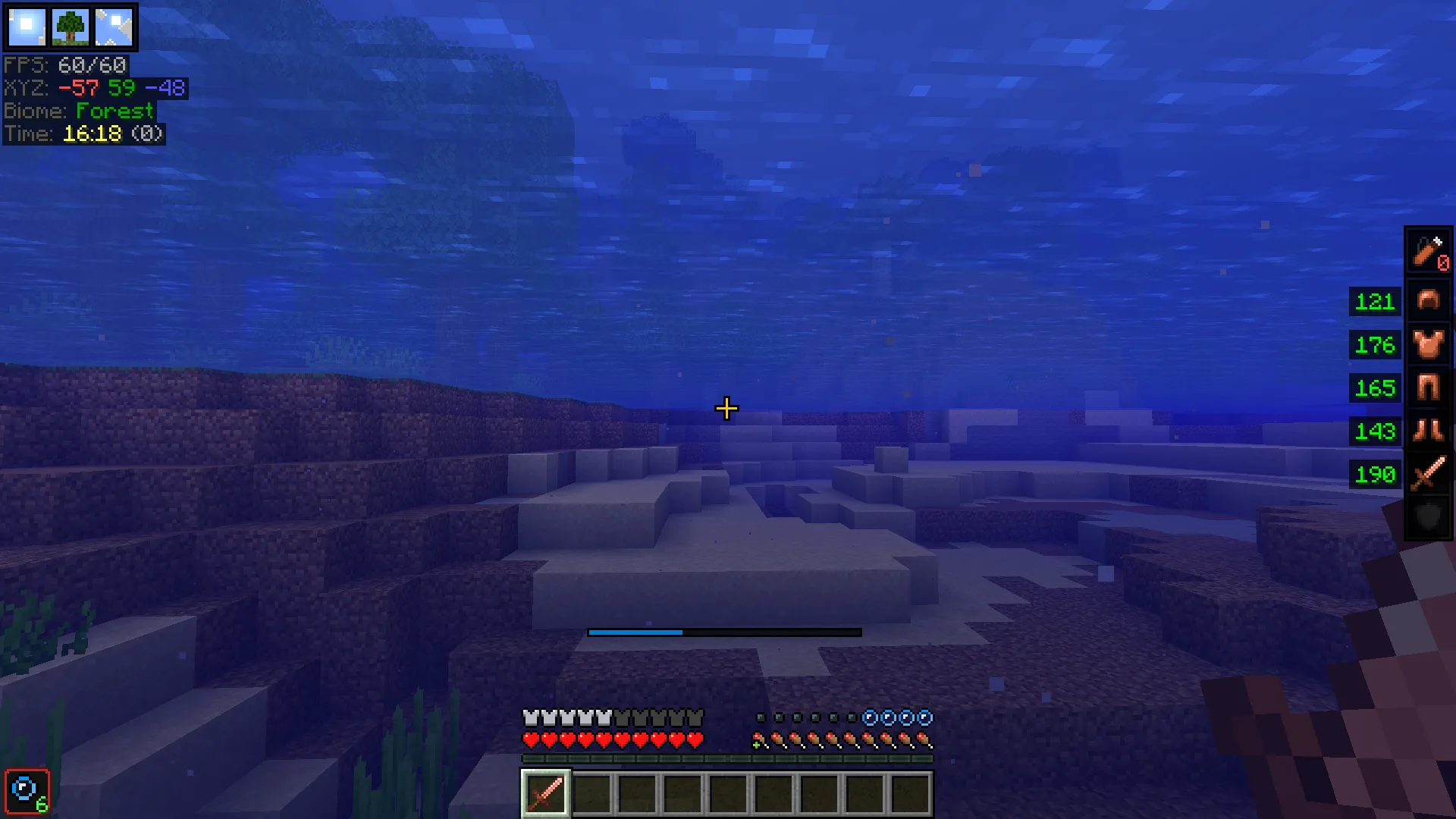Screen dimensions: 1456x819
Task: Select the copper boots icon
Action: tap(1428, 431)
